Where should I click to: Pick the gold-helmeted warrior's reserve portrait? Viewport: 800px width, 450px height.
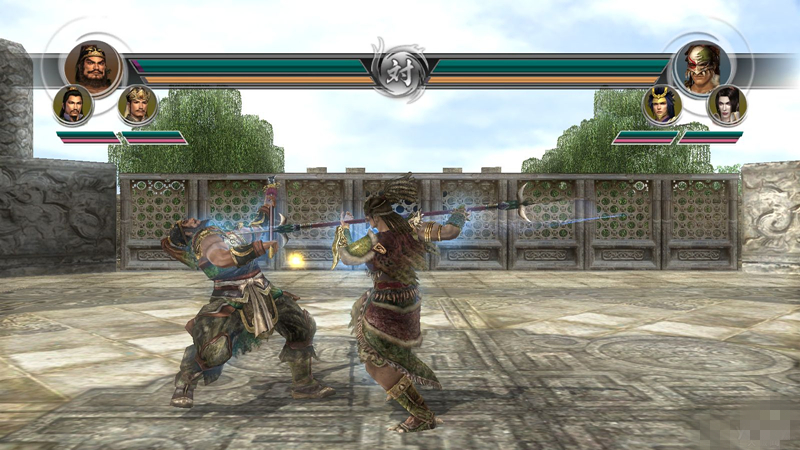click(x=137, y=104)
